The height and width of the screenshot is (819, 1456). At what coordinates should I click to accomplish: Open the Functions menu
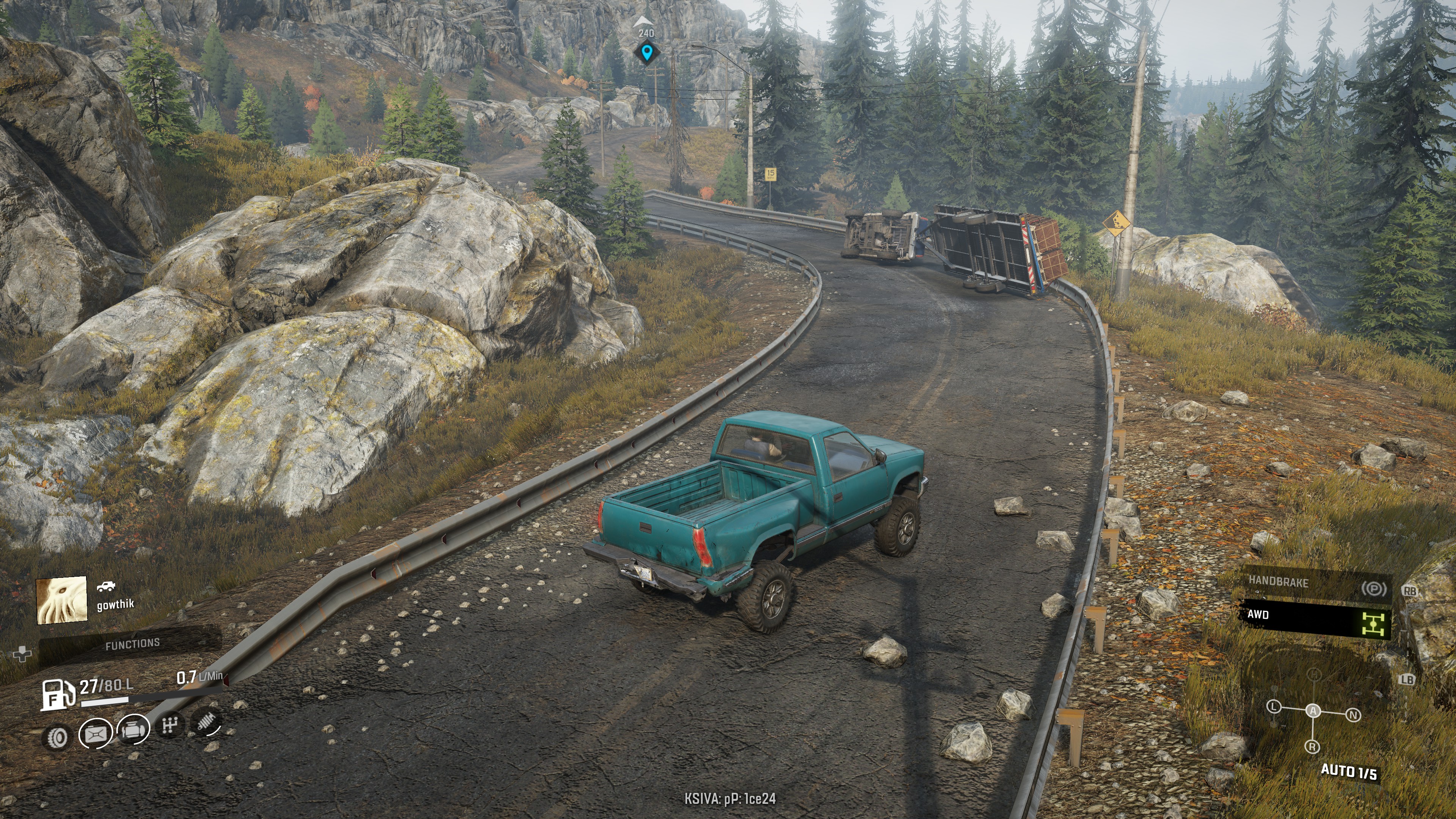(x=132, y=644)
